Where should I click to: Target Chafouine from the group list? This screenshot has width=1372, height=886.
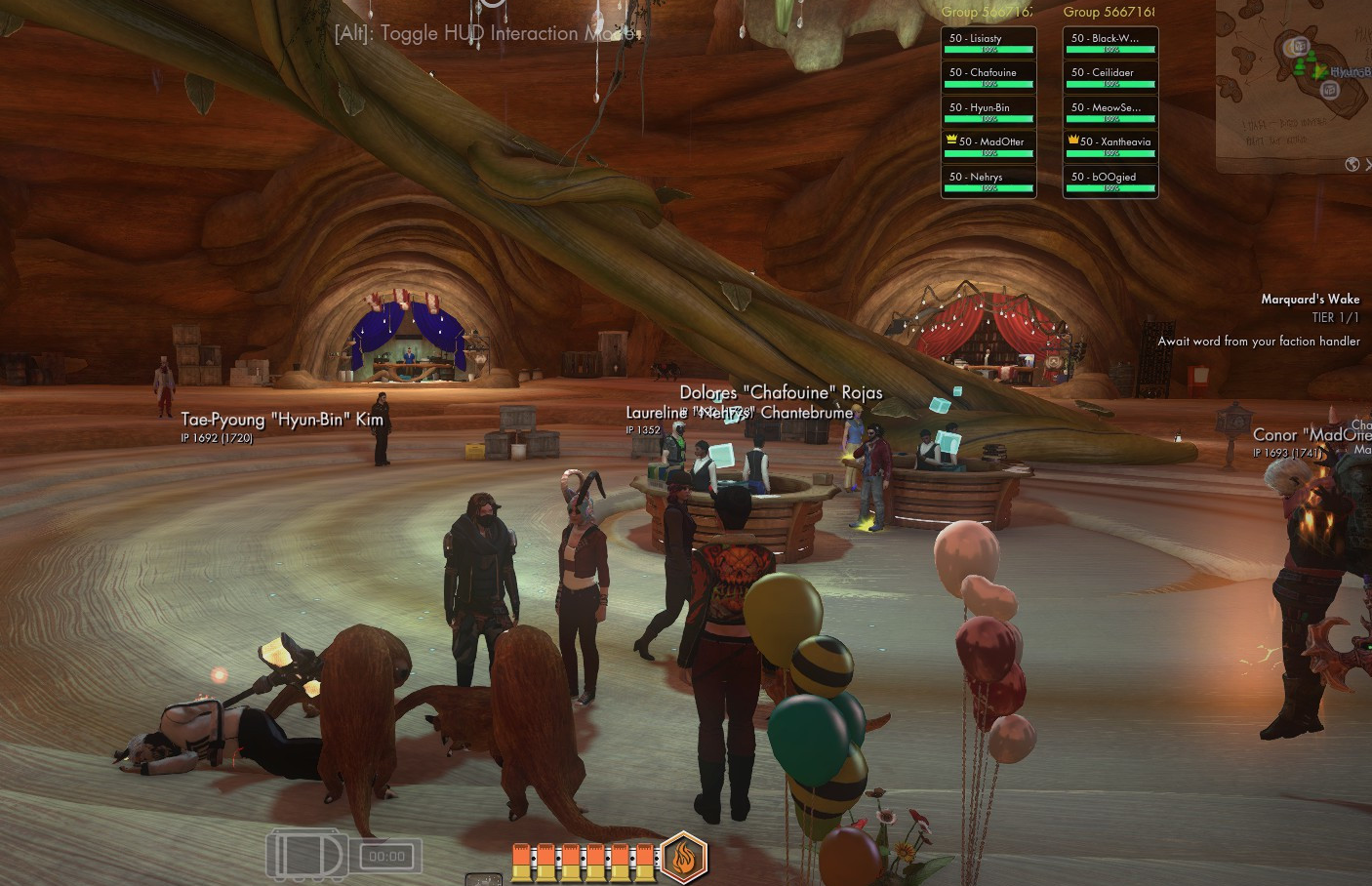988,76
